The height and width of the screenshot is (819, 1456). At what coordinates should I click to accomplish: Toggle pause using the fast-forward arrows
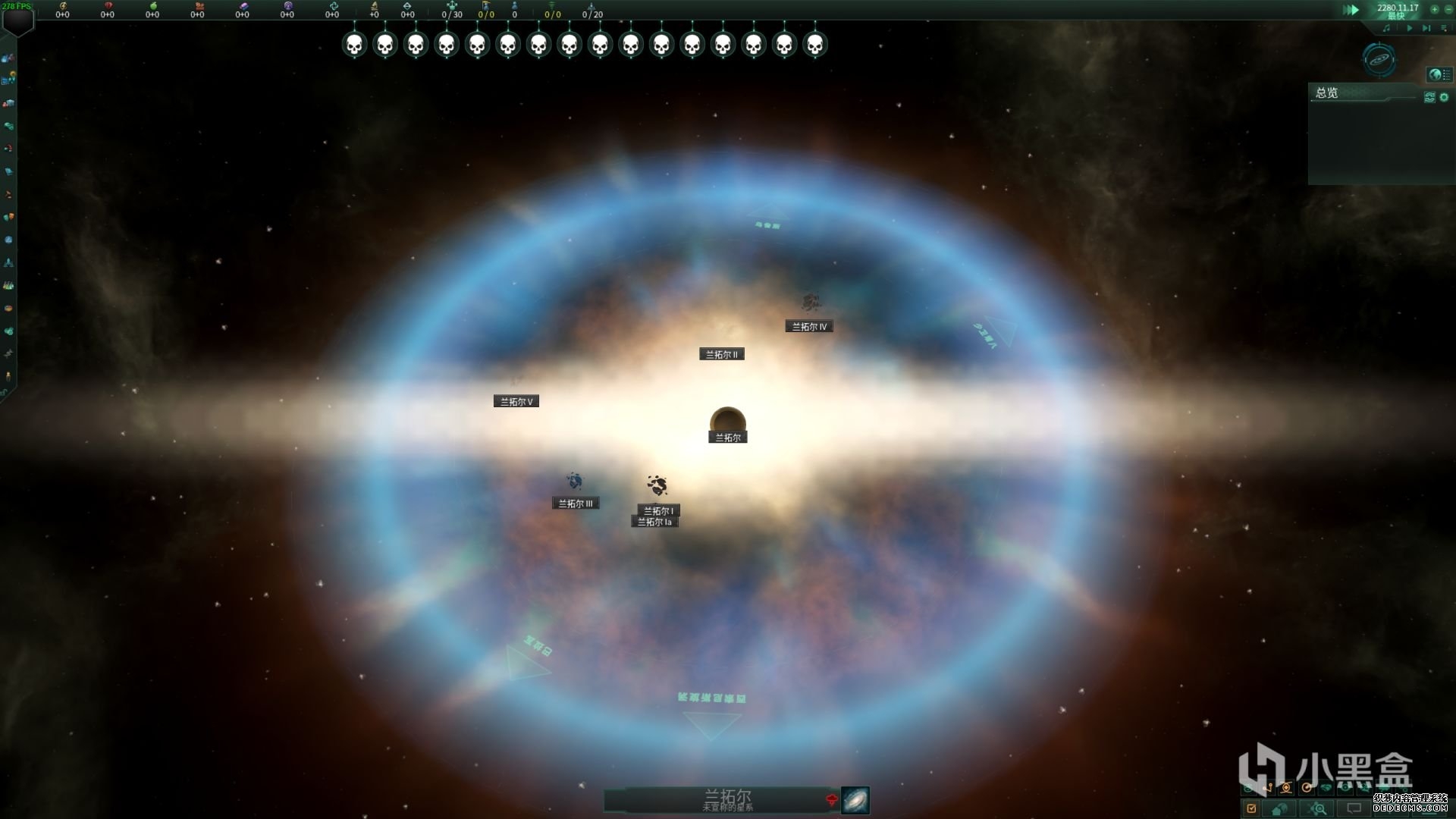[1351, 10]
